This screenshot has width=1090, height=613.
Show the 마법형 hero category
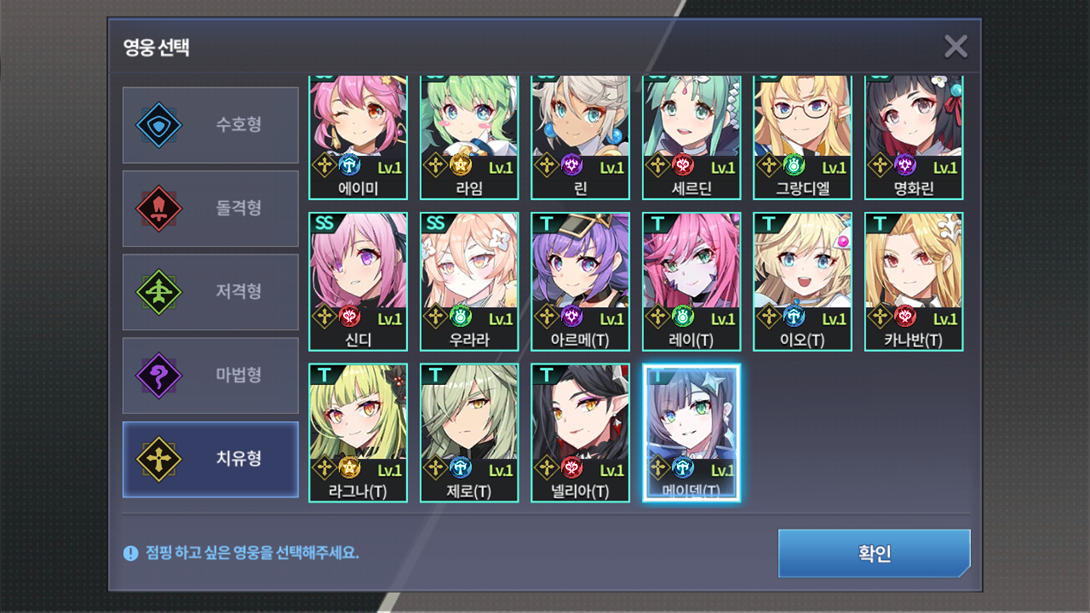point(211,376)
